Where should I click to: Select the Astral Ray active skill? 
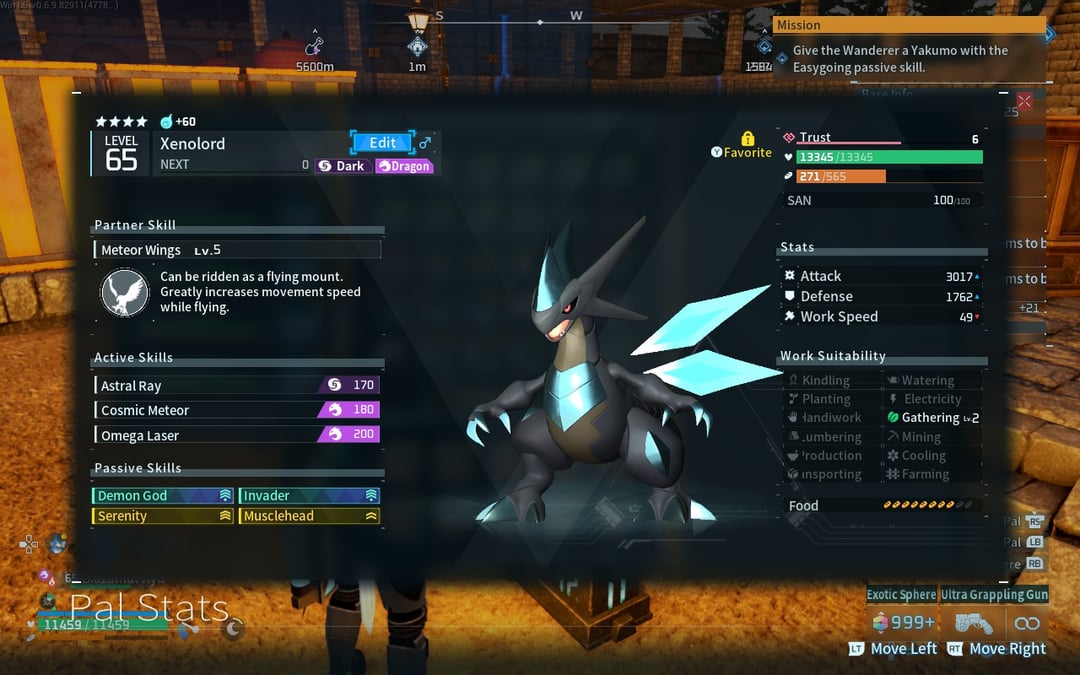point(237,385)
